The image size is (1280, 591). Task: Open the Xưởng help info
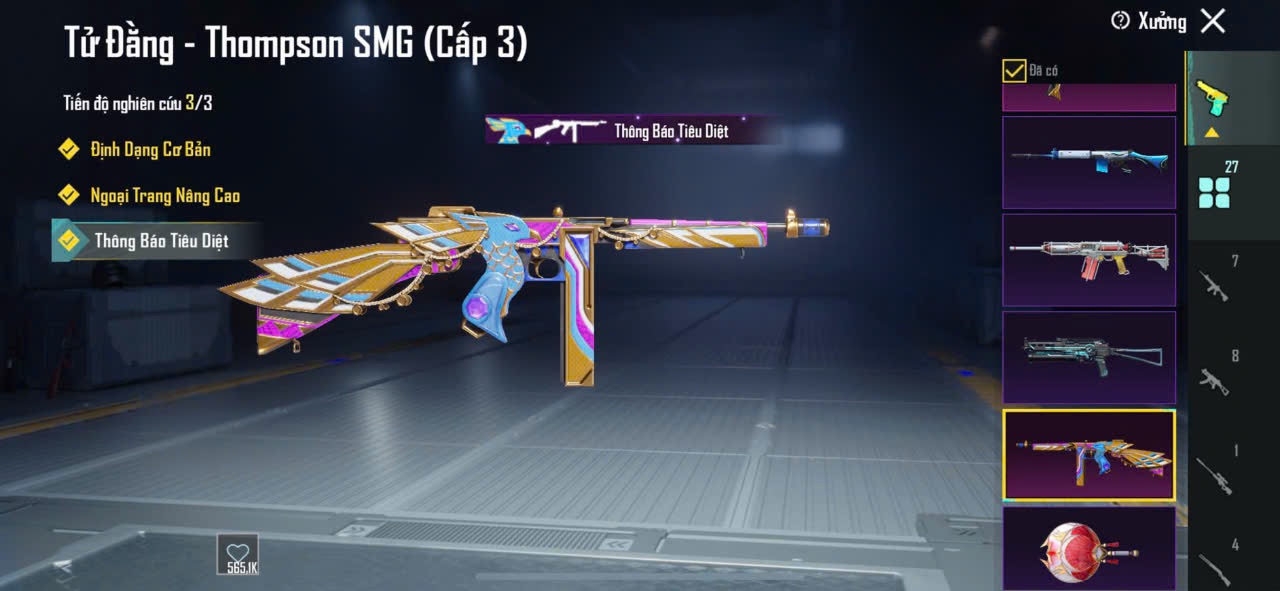point(1121,21)
